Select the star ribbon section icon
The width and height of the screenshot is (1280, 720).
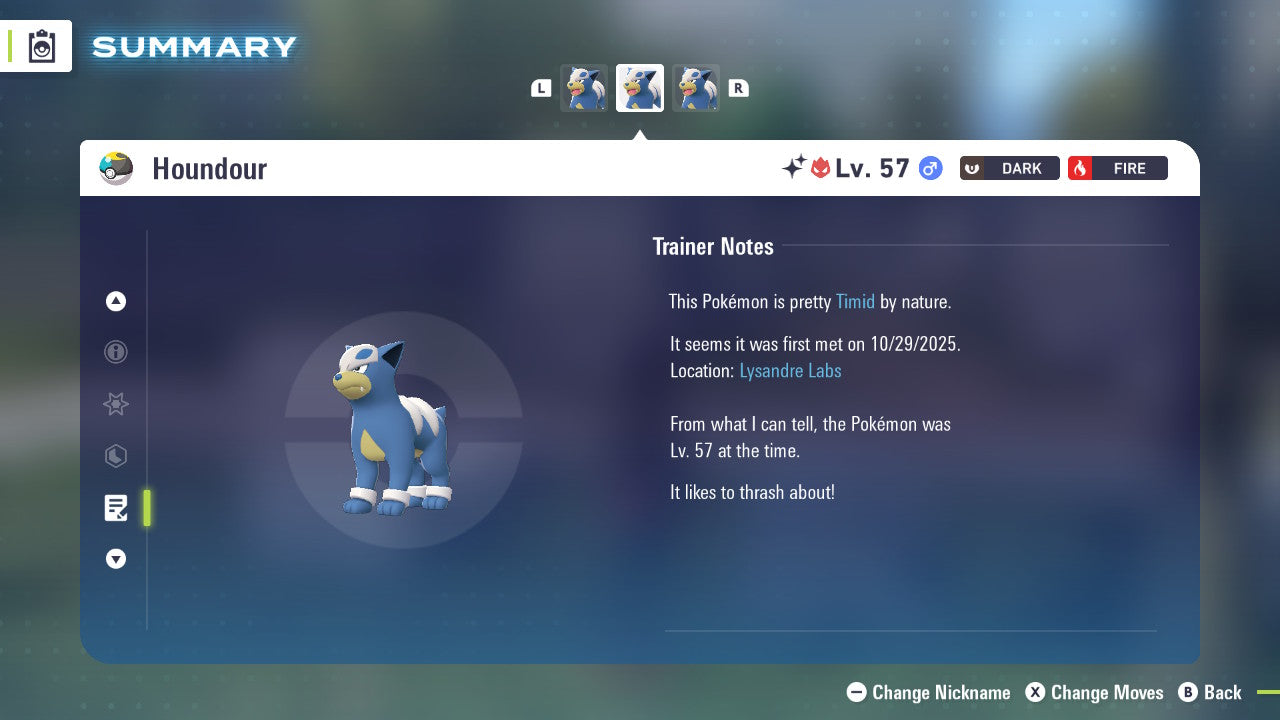pos(115,404)
